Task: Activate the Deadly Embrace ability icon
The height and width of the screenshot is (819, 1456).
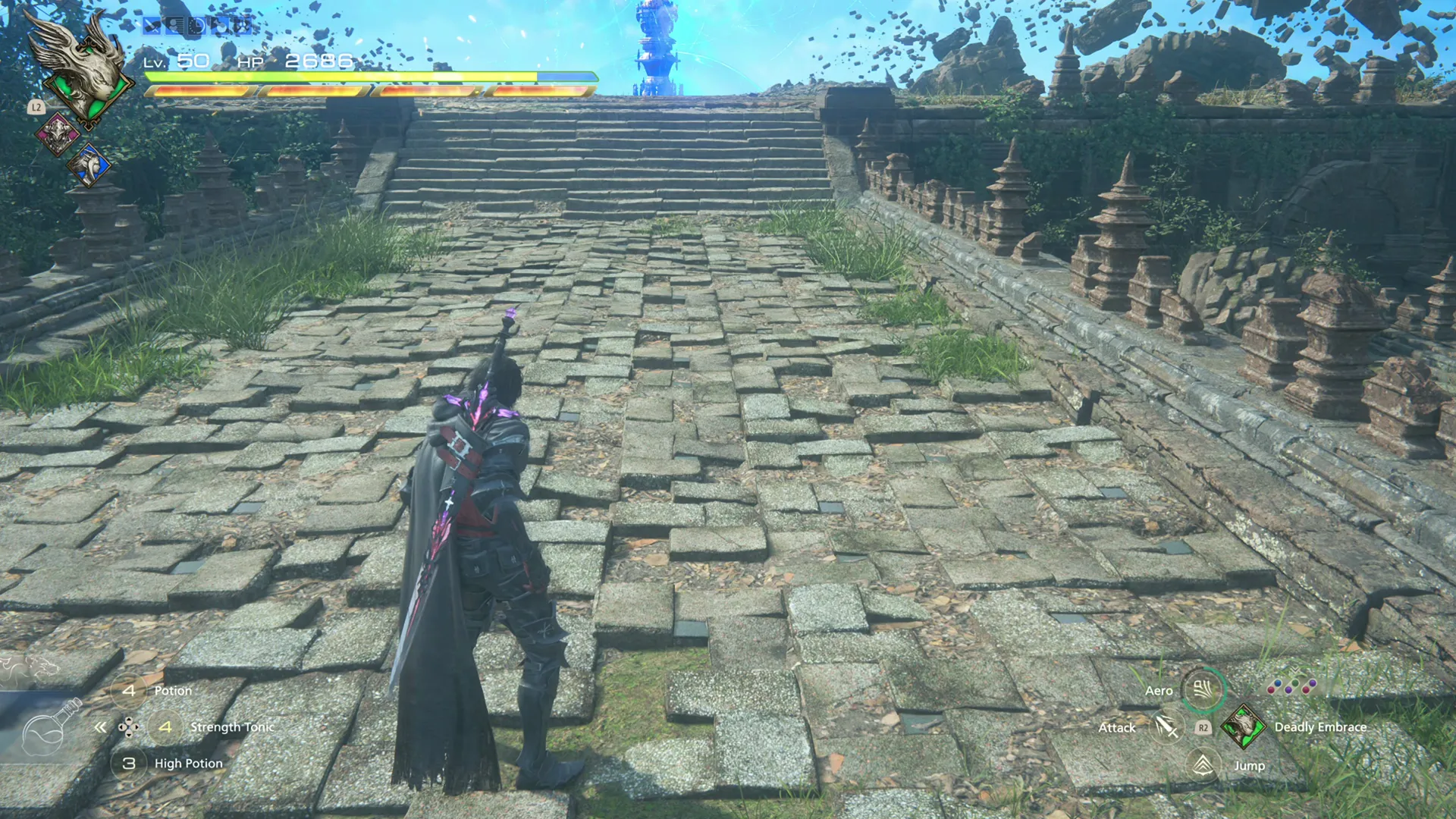Action: tap(1244, 727)
